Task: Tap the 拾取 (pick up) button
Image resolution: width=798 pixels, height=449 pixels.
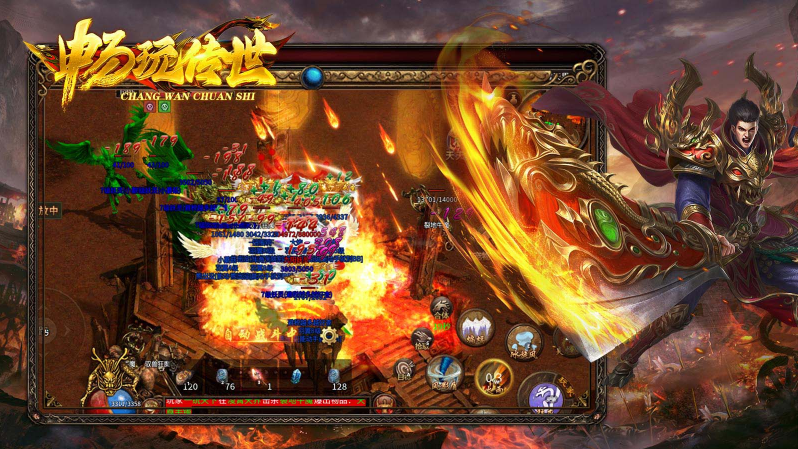Action: (423, 339)
